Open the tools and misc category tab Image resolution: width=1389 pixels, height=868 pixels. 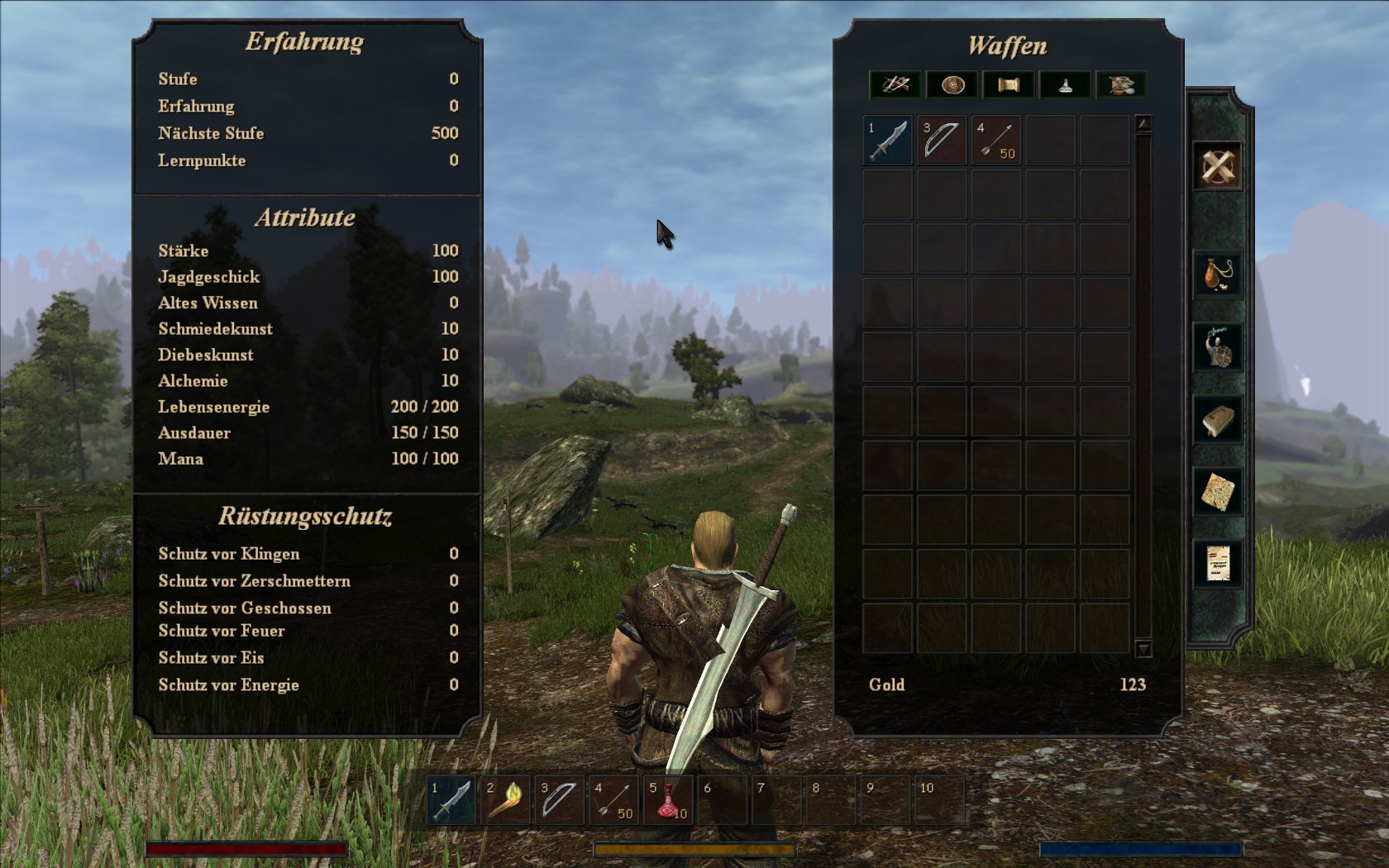click(x=1121, y=84)
